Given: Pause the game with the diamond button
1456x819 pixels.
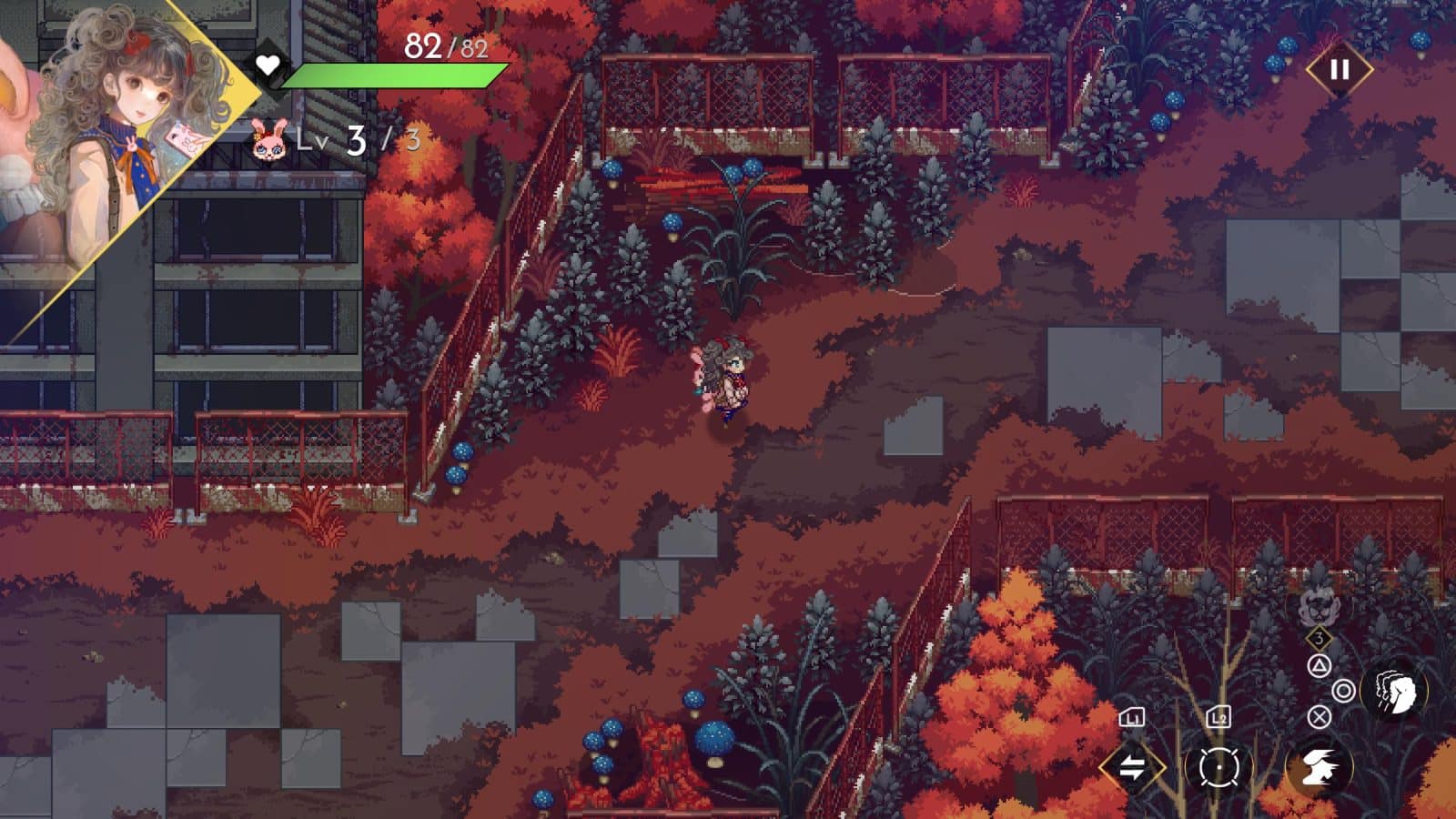Looking at the screenshot, I should pyautogui.click(x=1339, y=70).
